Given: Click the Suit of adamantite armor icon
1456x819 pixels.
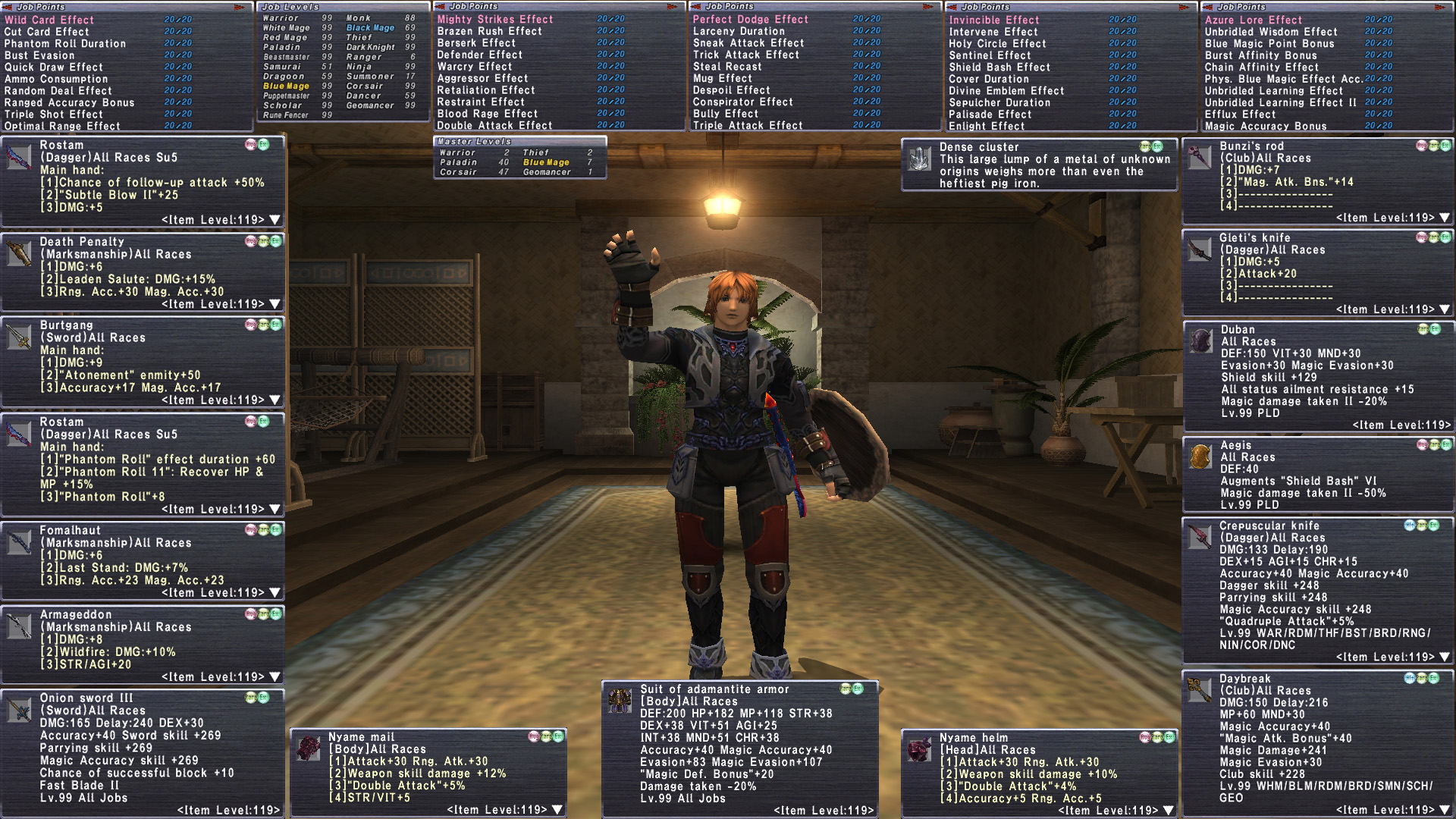Looking at the screenshot, I should (x=620, y=701).
